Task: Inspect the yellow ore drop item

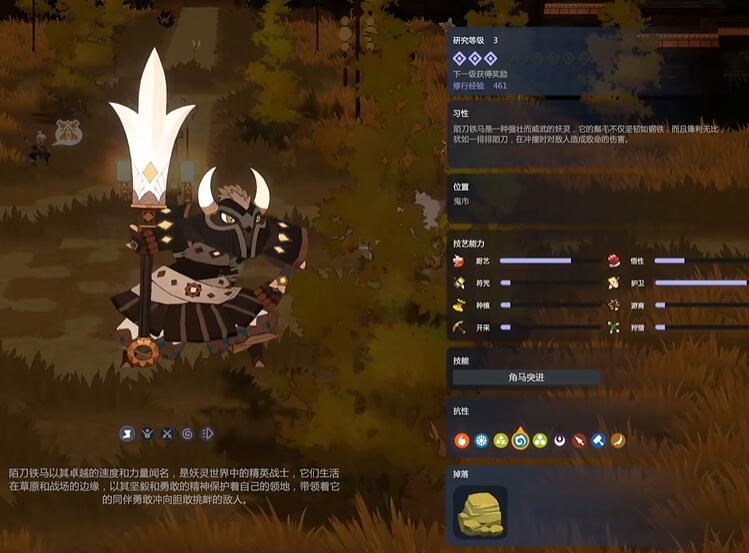Action: [480, 512]
